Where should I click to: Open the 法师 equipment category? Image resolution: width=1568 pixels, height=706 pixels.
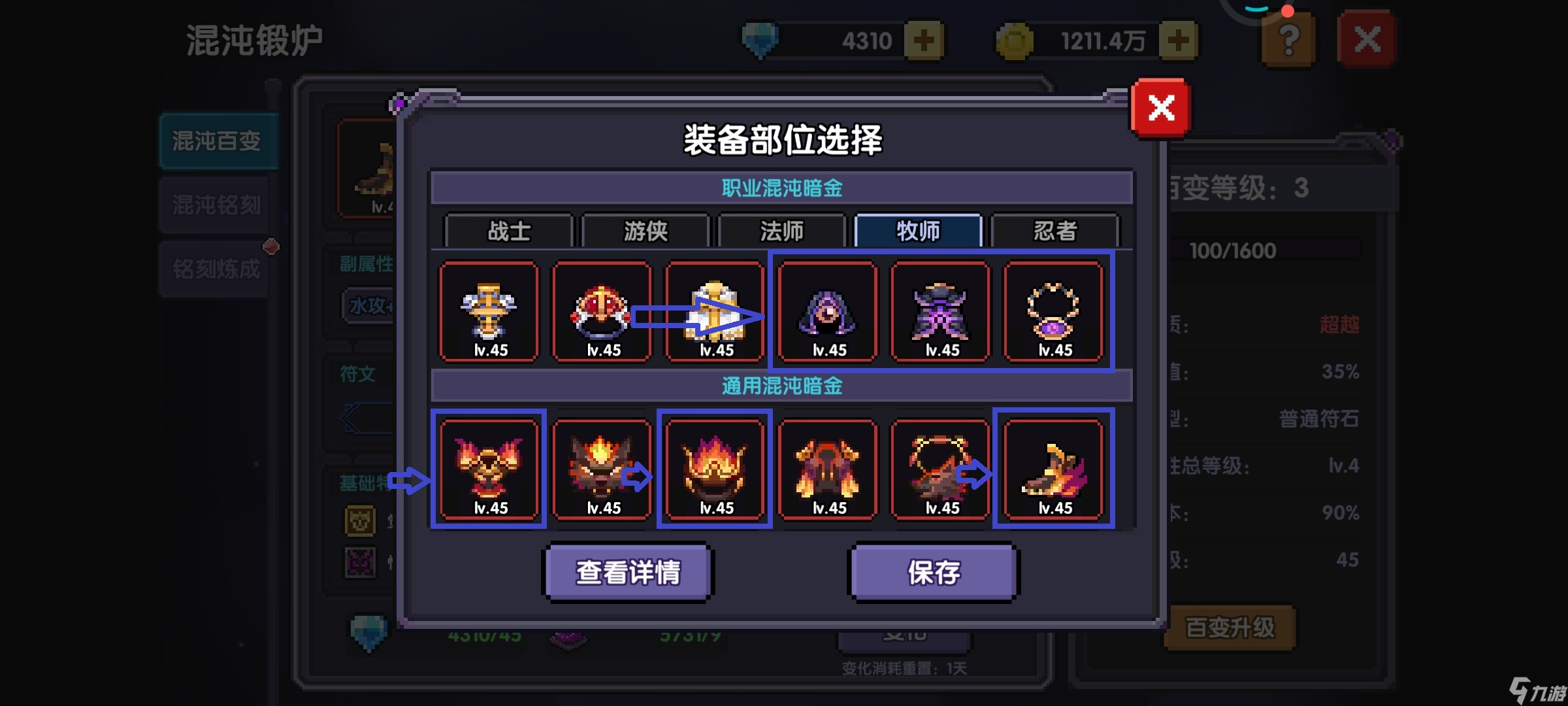(781, 231)
